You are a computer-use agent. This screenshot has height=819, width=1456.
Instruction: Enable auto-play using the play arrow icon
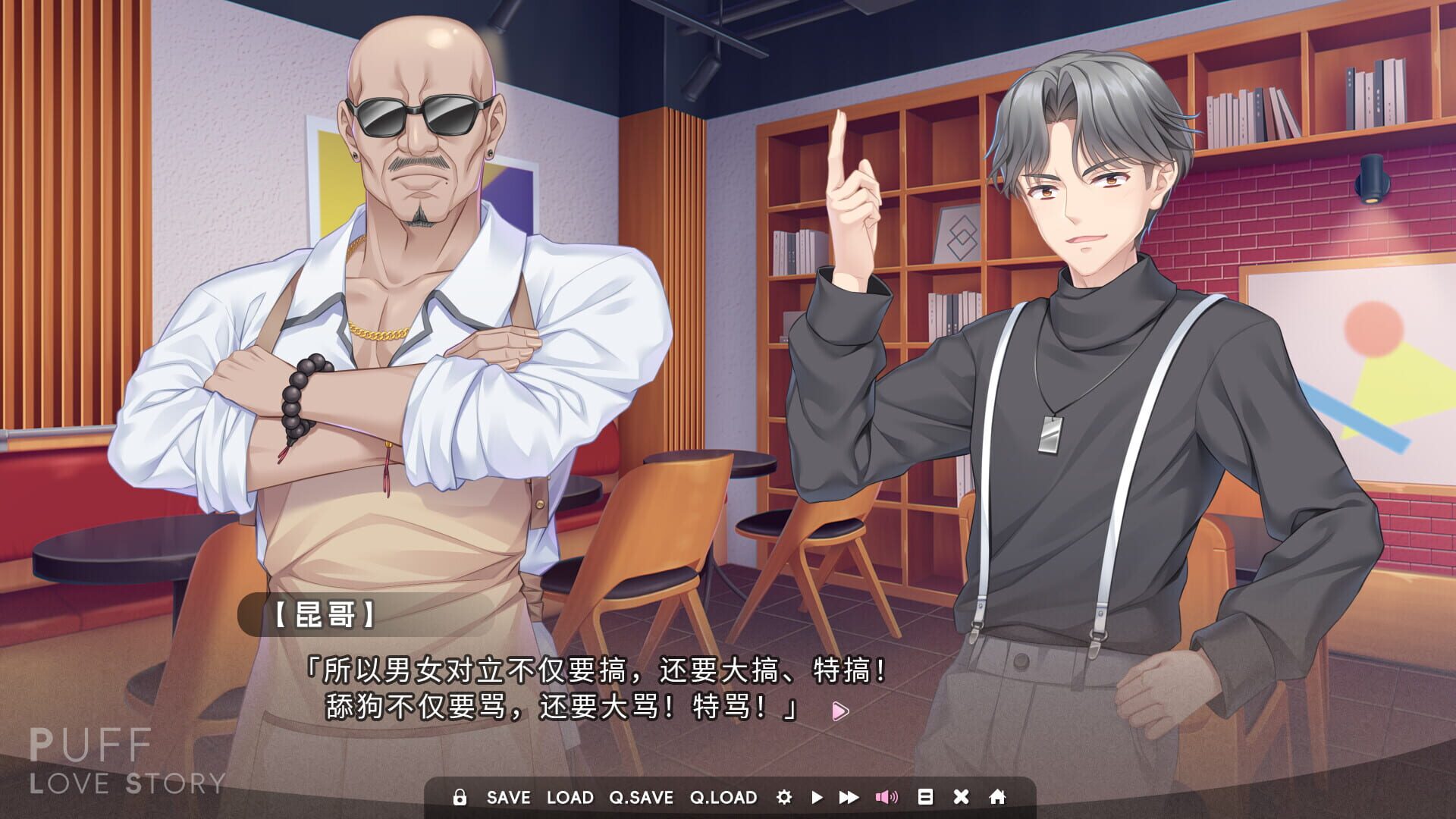tap(817, 797)
